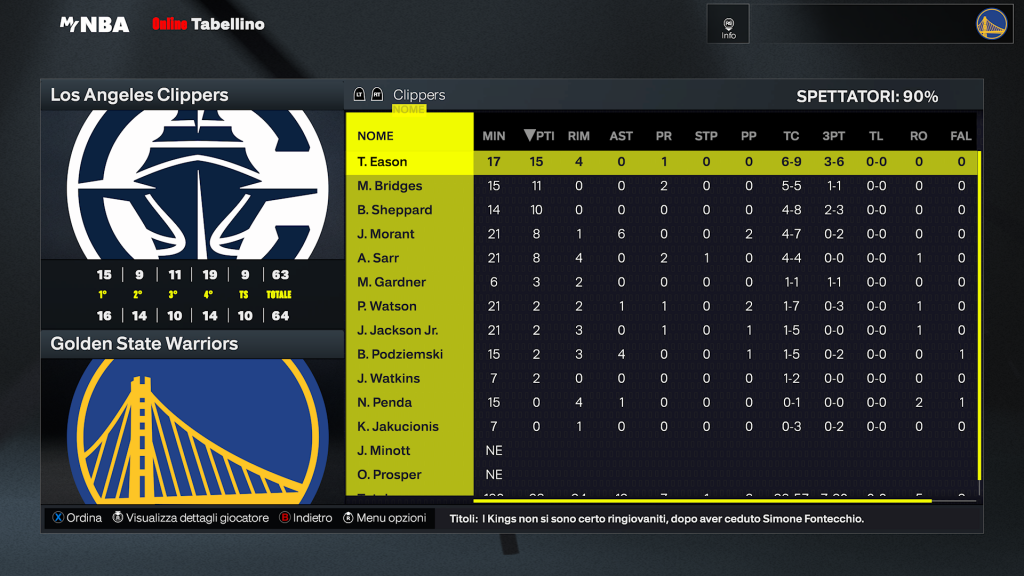Sort the box score by AST
The width and height of the screenshot is (1024, 576).
pos(621,136)
